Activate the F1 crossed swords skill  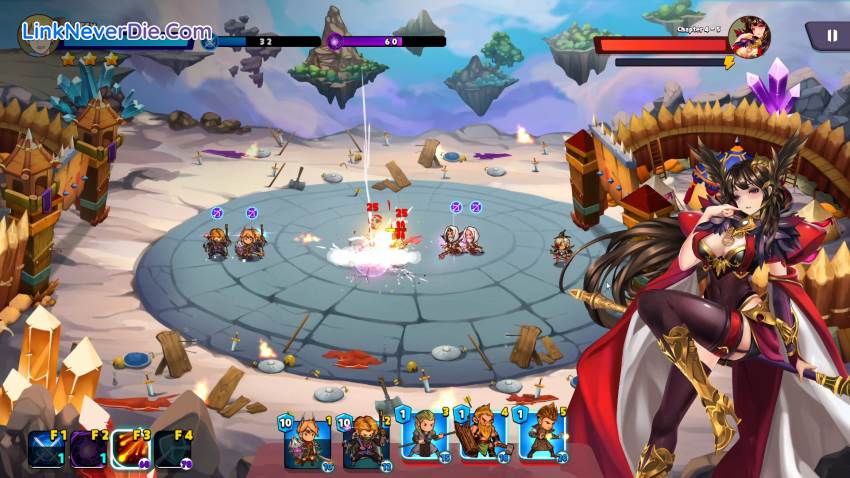click(x=46, y=450)
